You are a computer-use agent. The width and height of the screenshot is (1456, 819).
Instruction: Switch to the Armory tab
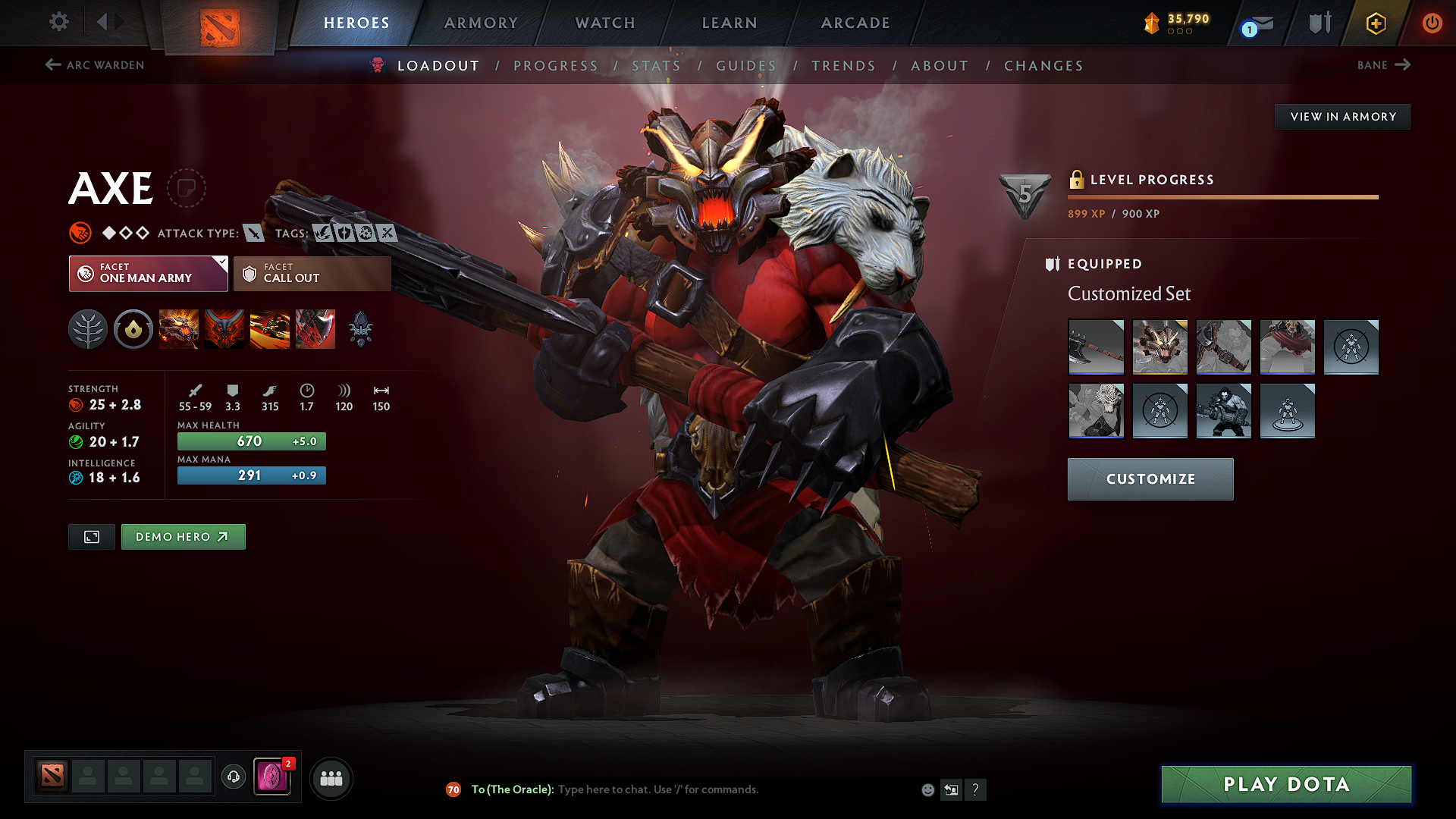[481, 23]
